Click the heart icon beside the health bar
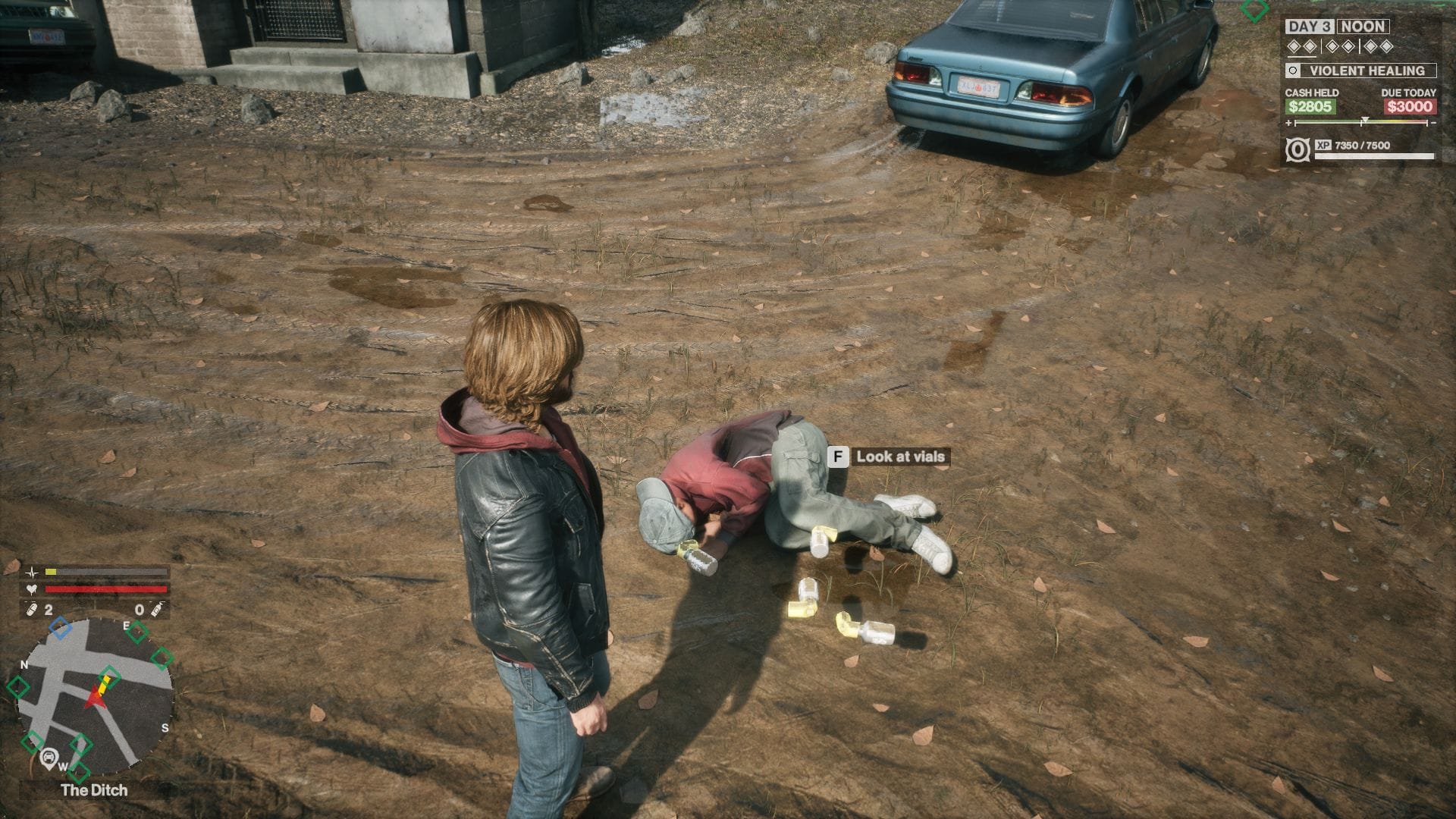This screenshot has height=819, width=1456. pyautogui.click(x=32, y=589)
